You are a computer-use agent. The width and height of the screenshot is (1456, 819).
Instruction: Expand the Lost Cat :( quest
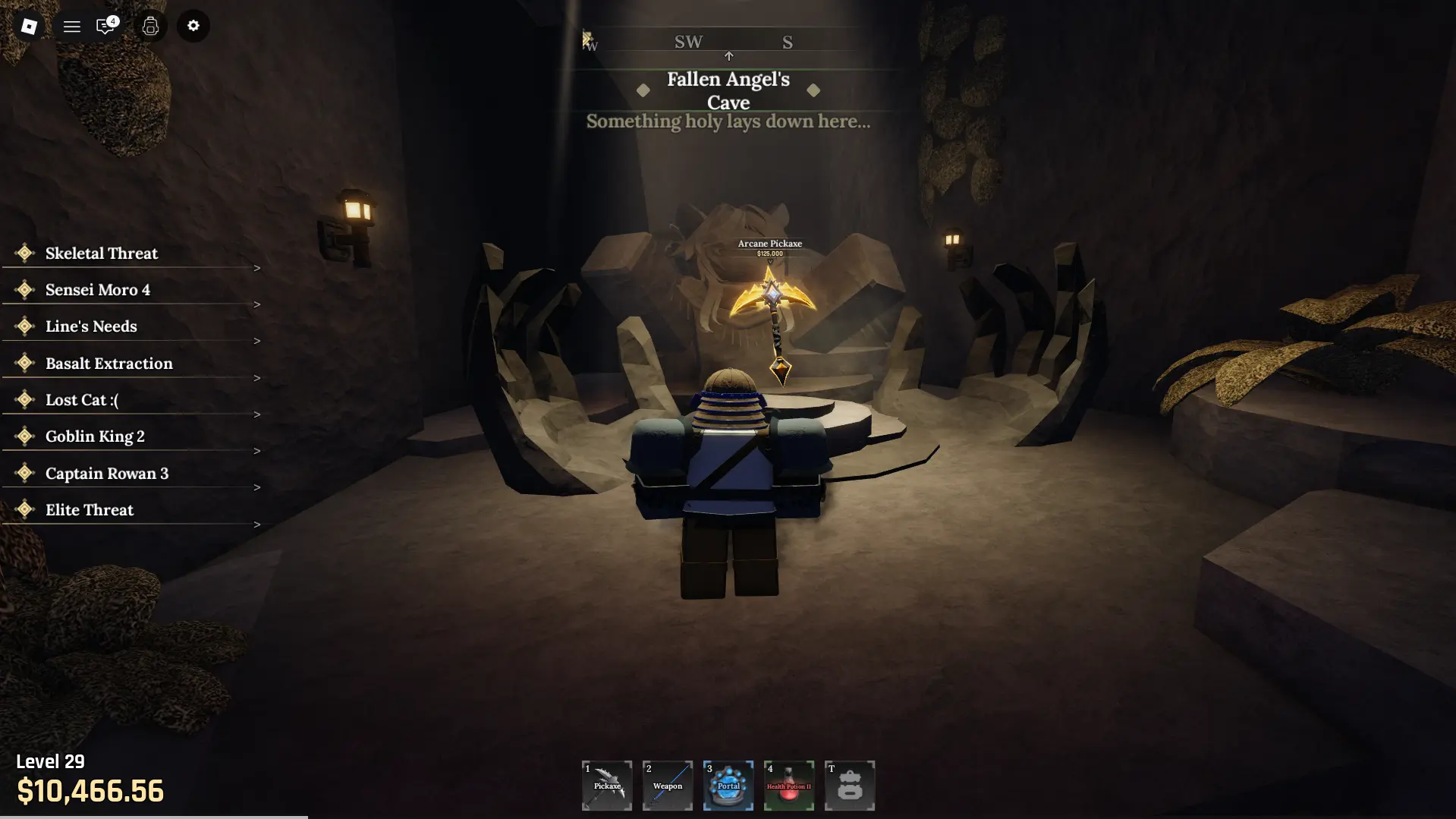tap(81, 399)
